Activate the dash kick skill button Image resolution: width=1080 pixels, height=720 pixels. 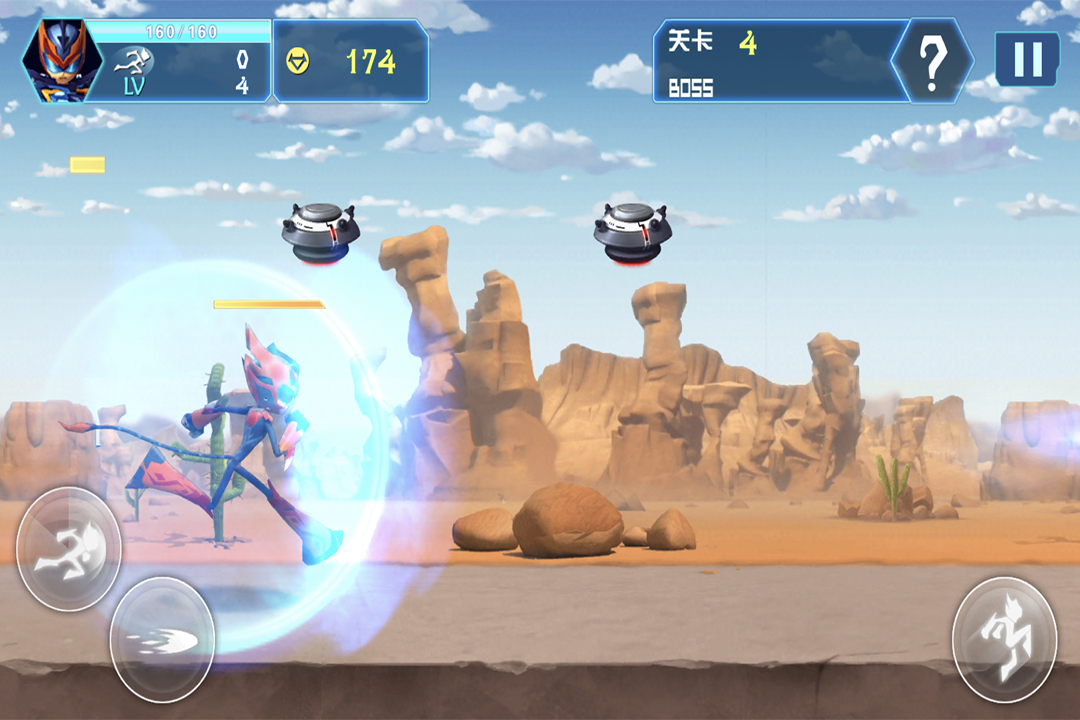(x=68, y=549)
